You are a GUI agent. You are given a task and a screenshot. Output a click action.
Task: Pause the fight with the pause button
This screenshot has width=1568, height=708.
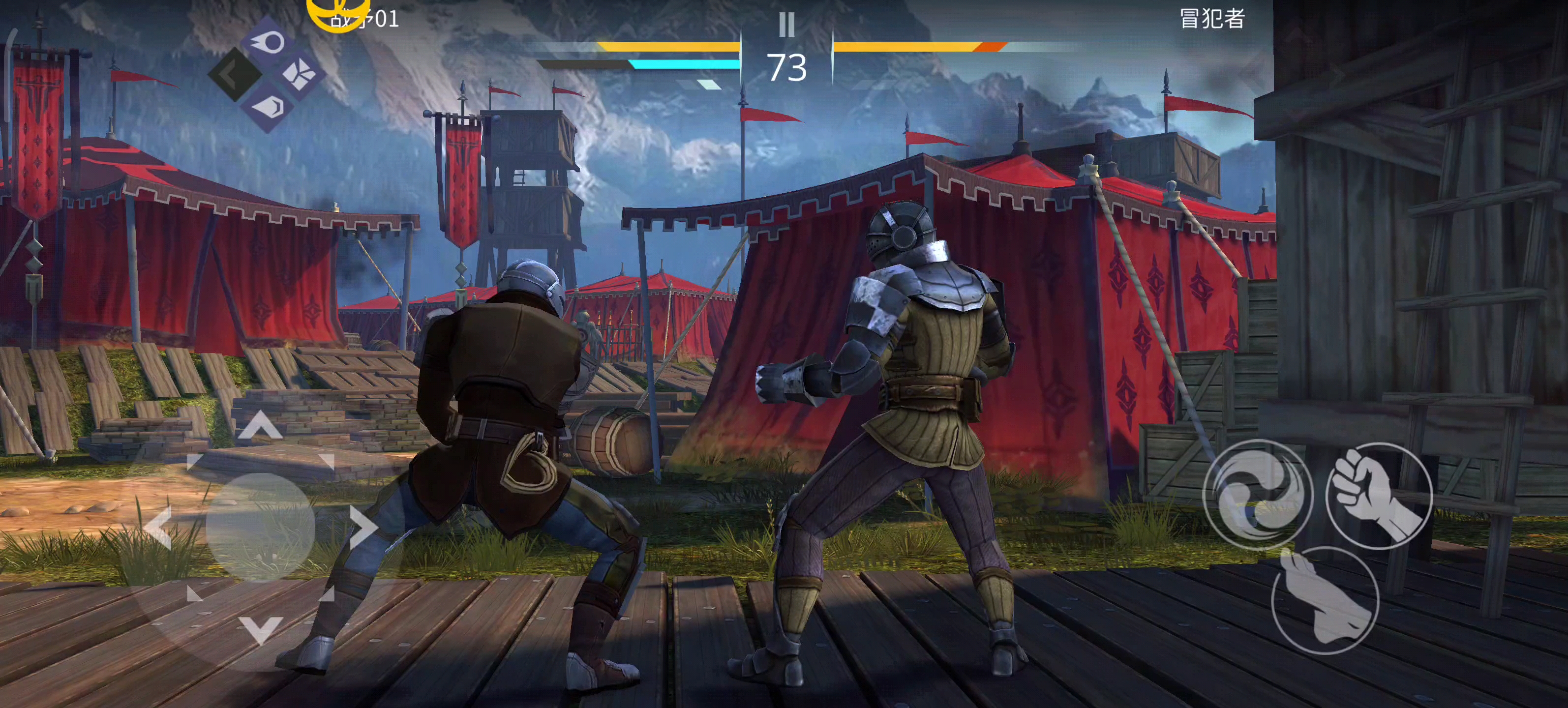[786, 25]
